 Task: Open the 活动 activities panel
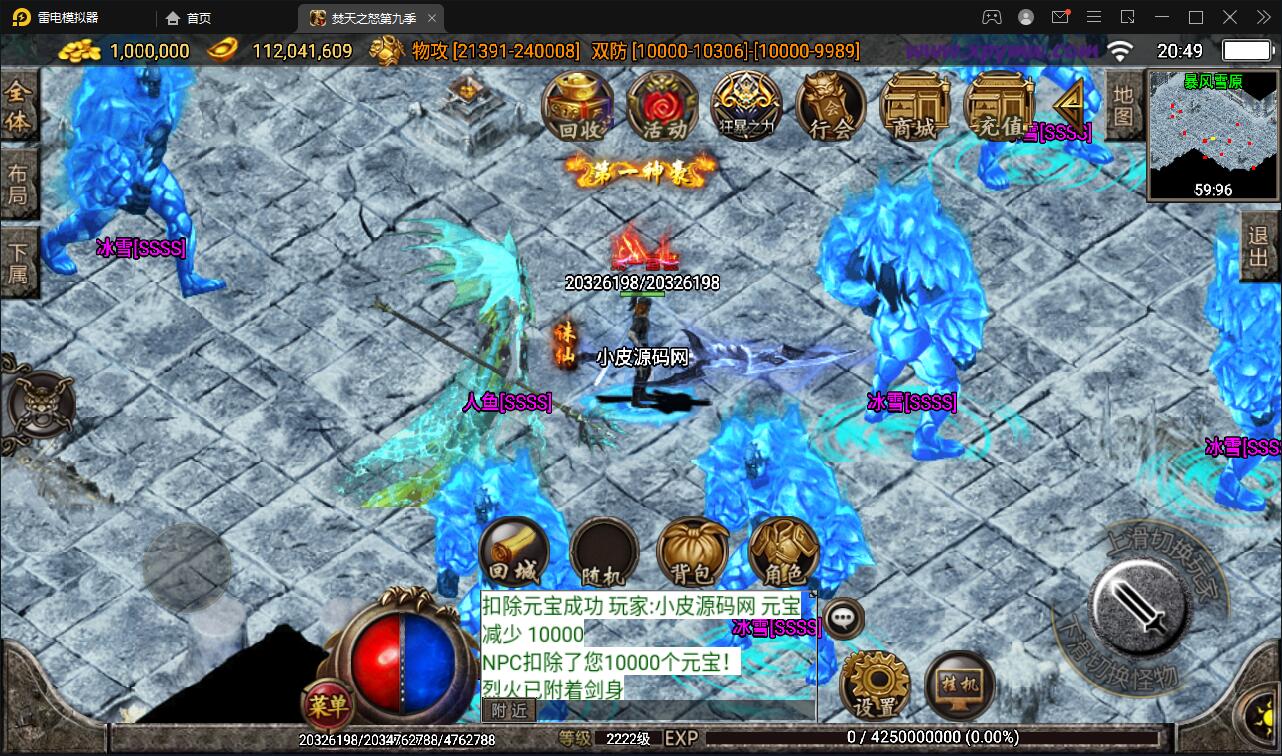661,108
